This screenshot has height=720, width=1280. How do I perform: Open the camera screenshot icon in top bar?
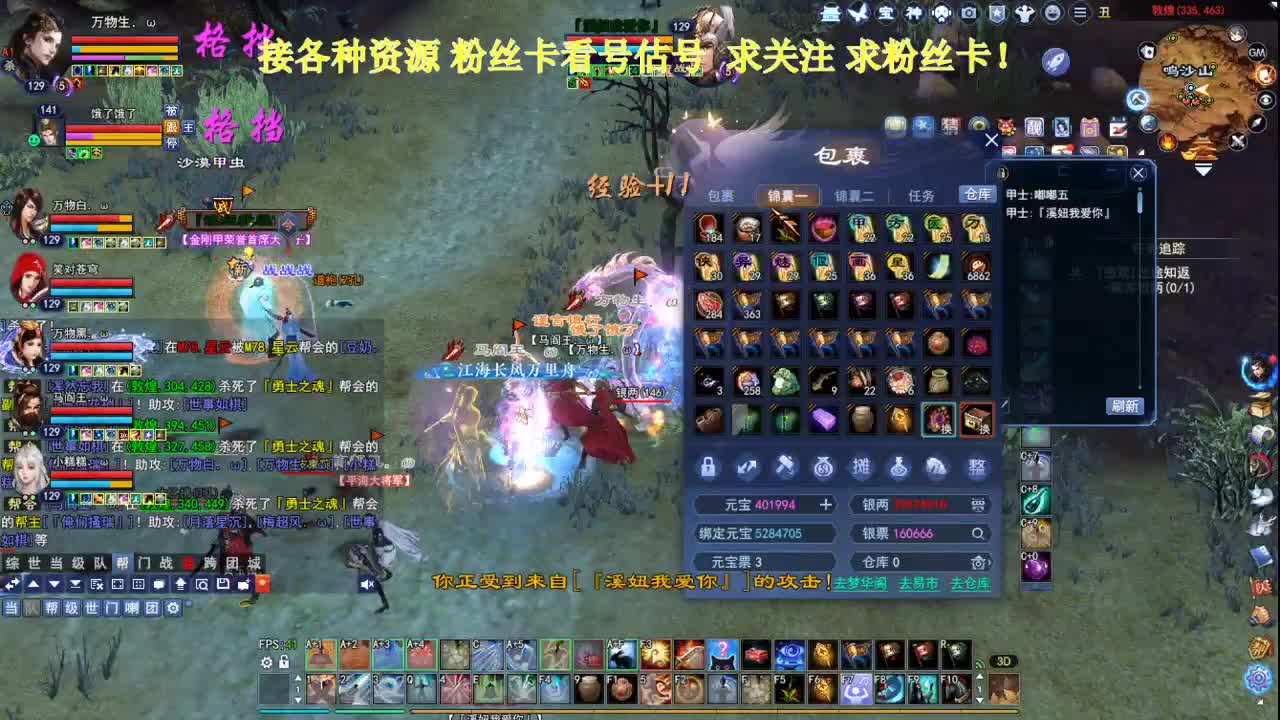(x=968, y=13)
